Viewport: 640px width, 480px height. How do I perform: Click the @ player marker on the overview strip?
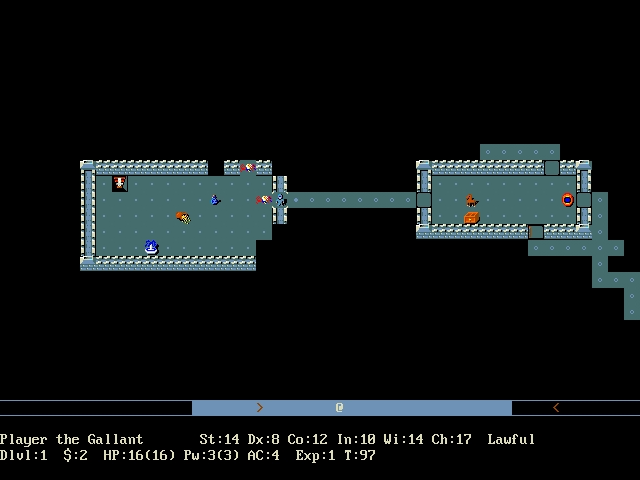point(340,408)
